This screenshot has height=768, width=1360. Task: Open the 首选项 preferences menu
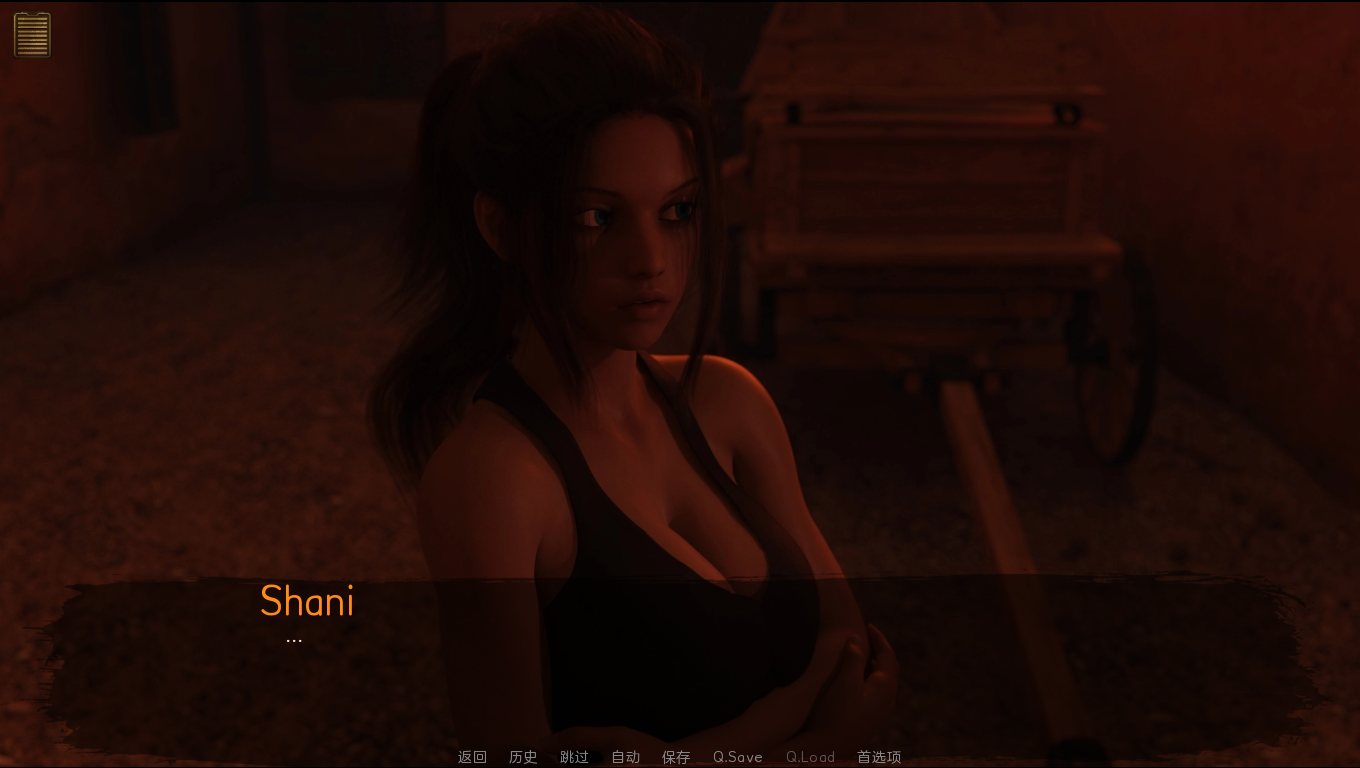tap(879, 757)
